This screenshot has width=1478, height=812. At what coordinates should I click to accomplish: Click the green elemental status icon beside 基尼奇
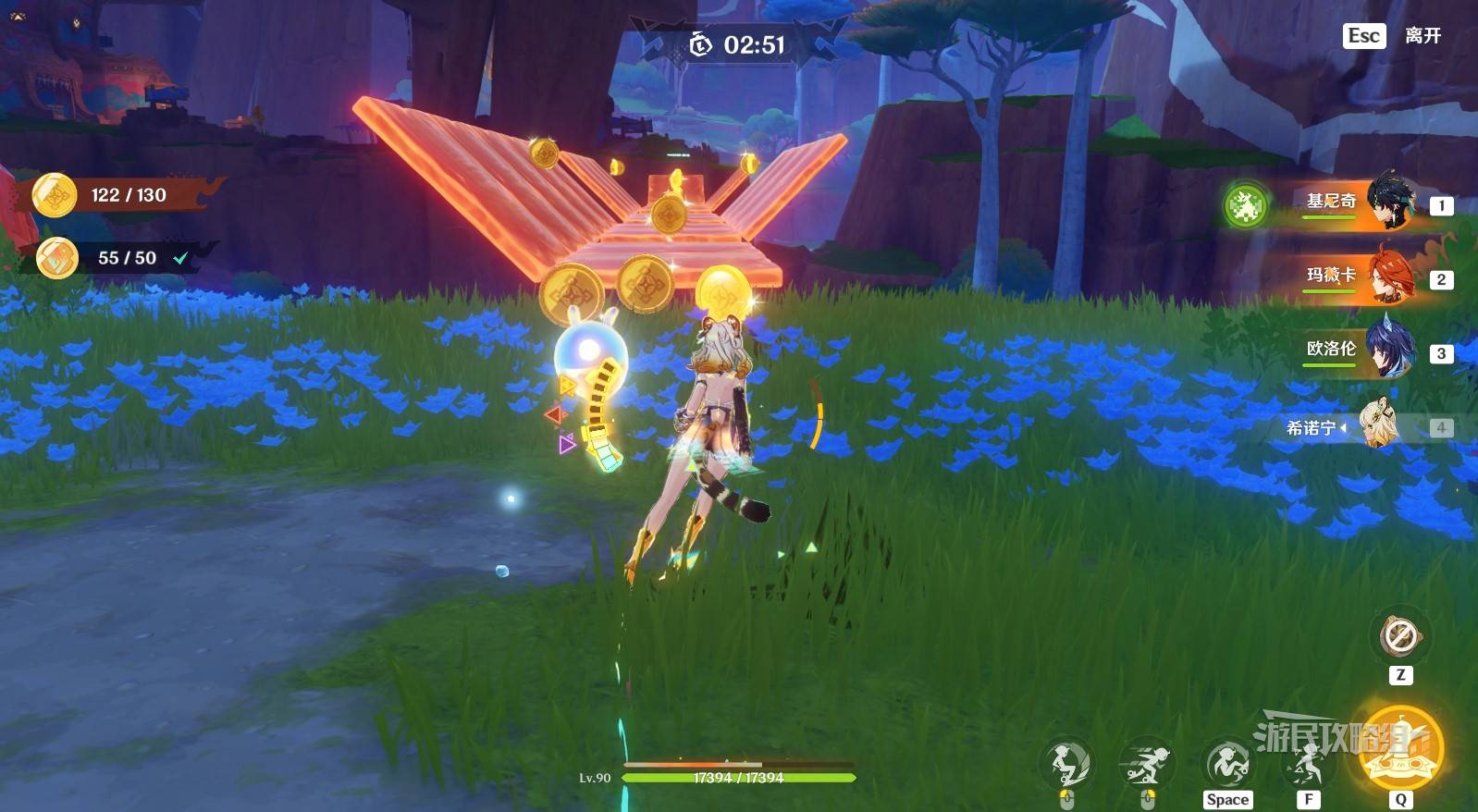(x=1245, y=205)
